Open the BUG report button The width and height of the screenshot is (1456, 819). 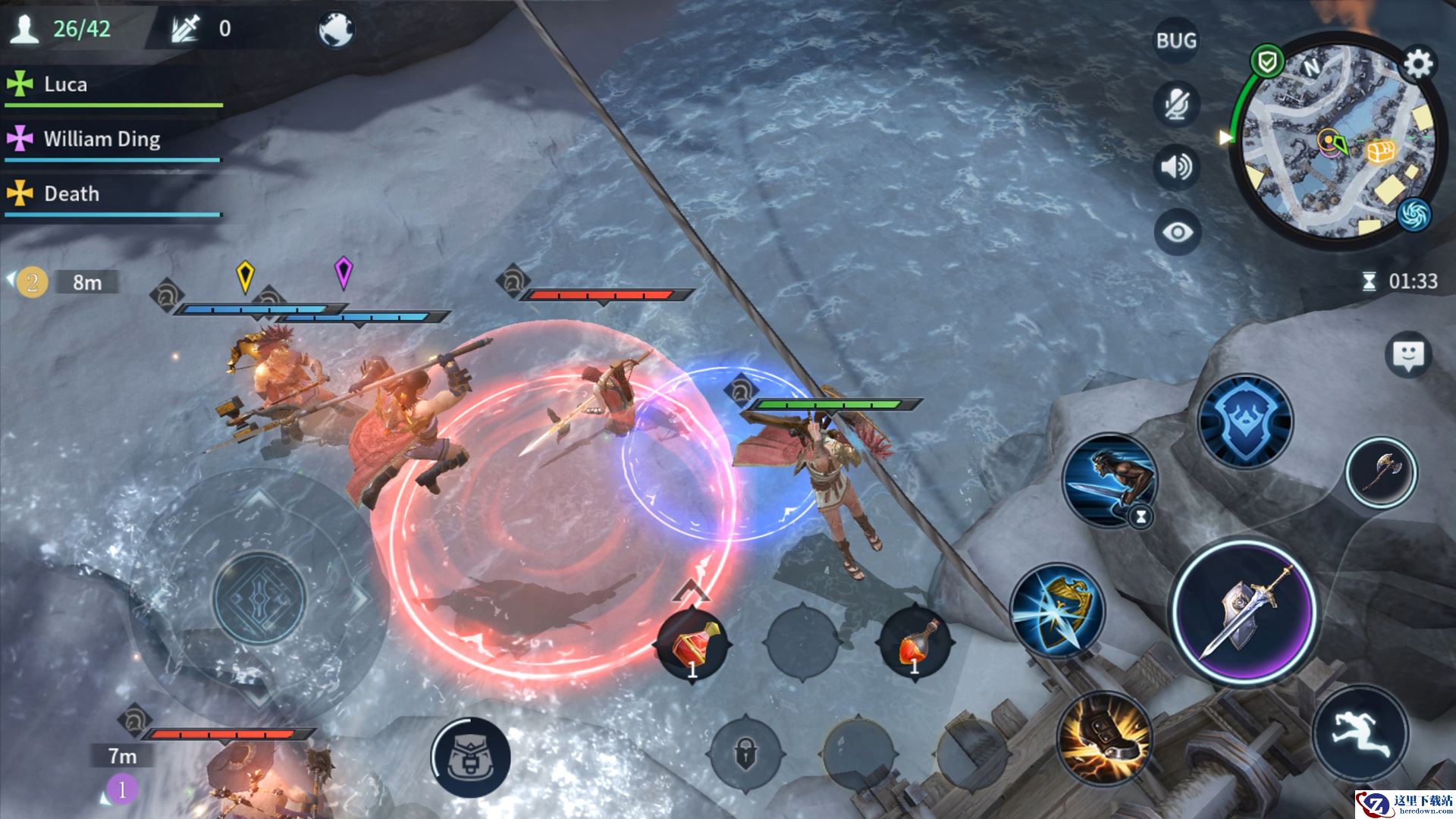click(1176, 41)
